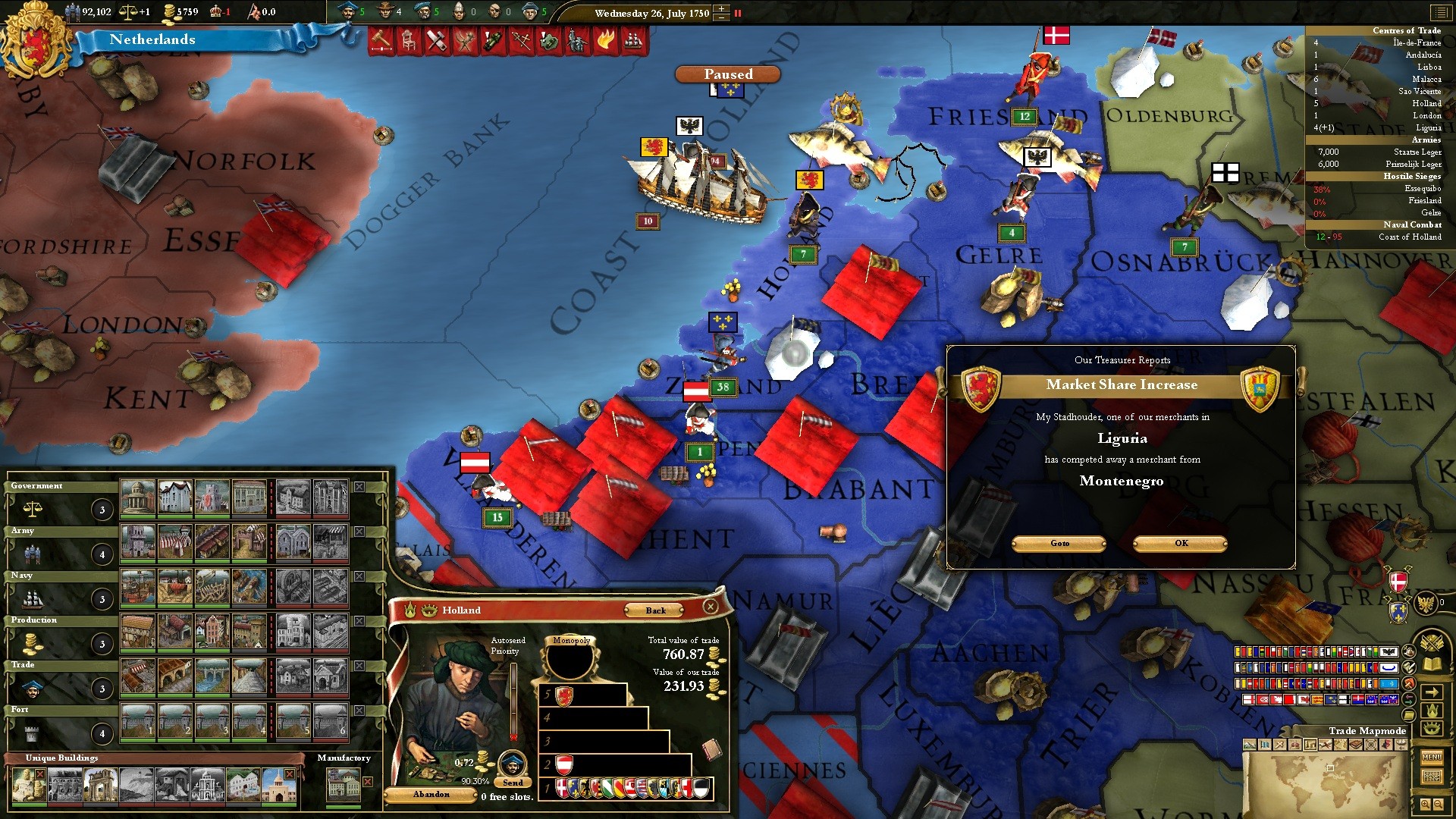Abandon the Holland centre of trade

click(431, 795)
